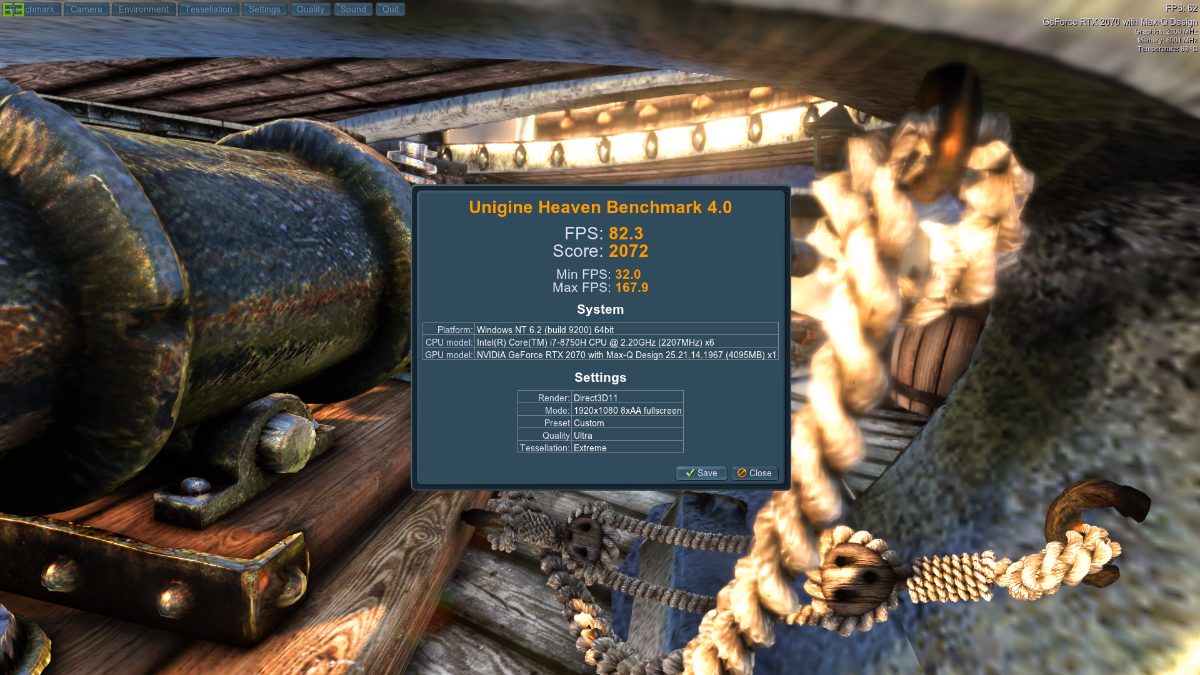Quit the benchmark from the toolbar
1200x675 pixels.
(x=389, y=9)
